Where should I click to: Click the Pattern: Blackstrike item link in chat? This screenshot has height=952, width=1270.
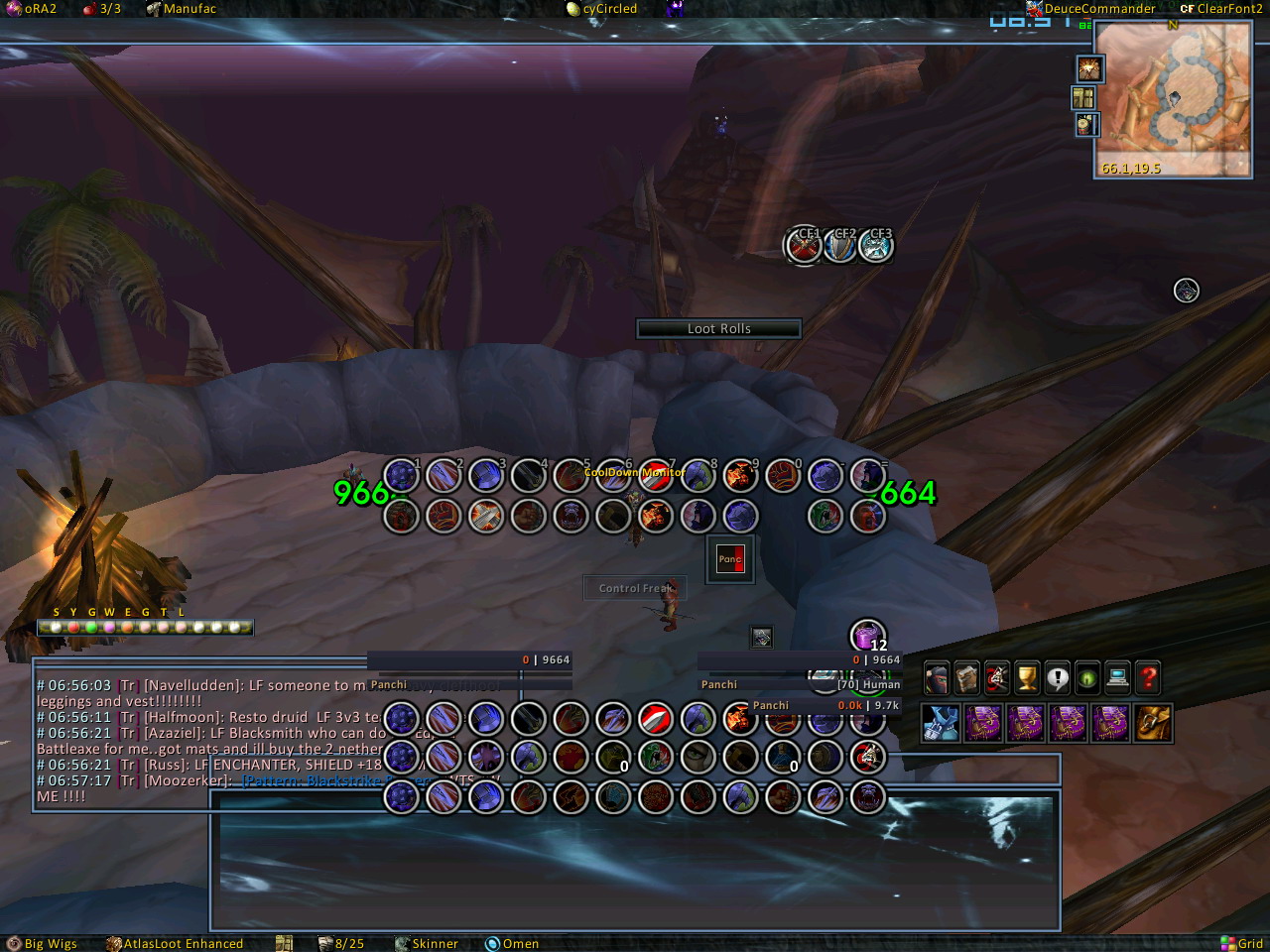point(310,780)
